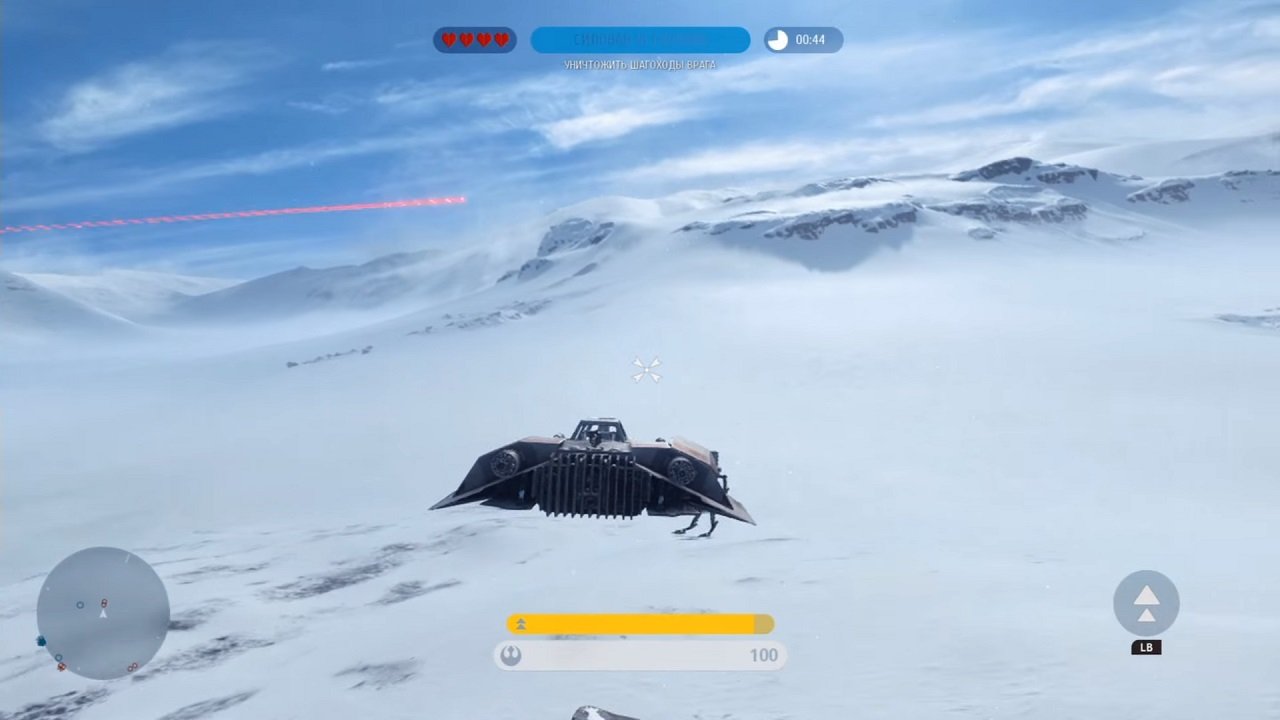Select the УНИЧТОЖИТЬ ШАГОХОДЫ ВРАГА objective text
The image size is (1280, 720).
(640, 63)
